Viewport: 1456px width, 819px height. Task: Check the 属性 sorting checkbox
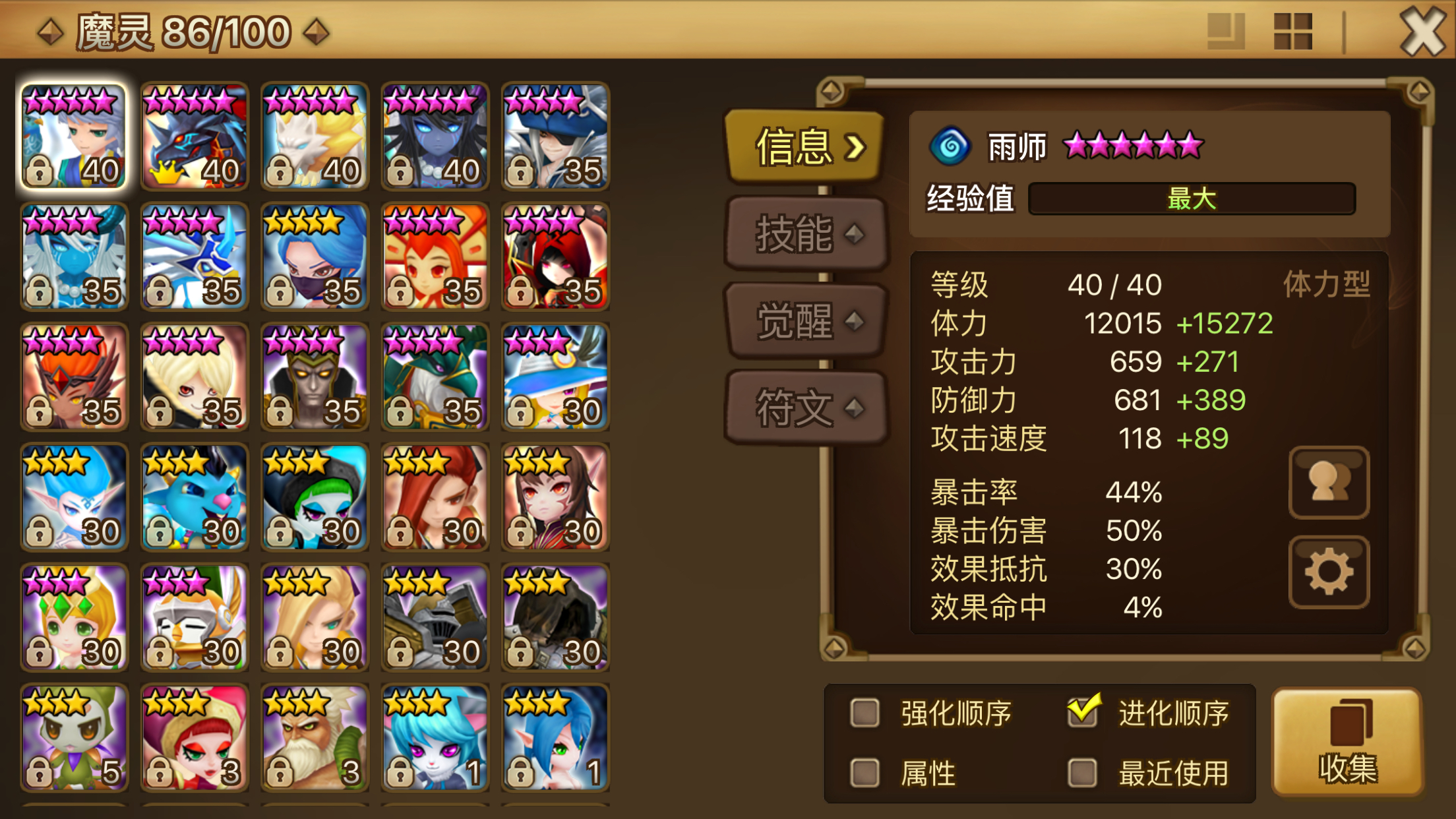pyautogui.click(x=864, y=773)
